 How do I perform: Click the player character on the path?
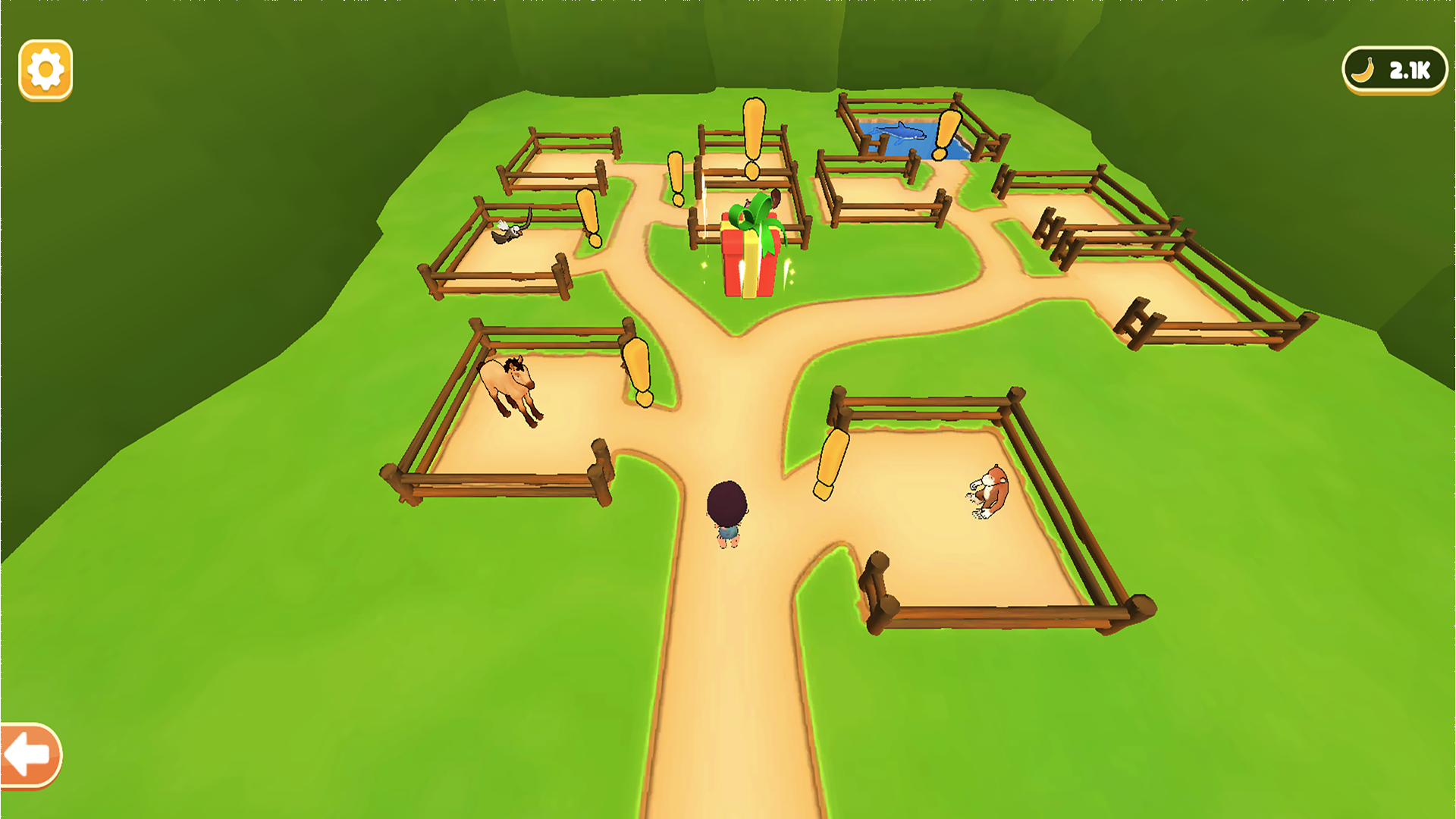pyautogui.click(x=726, y=512)
